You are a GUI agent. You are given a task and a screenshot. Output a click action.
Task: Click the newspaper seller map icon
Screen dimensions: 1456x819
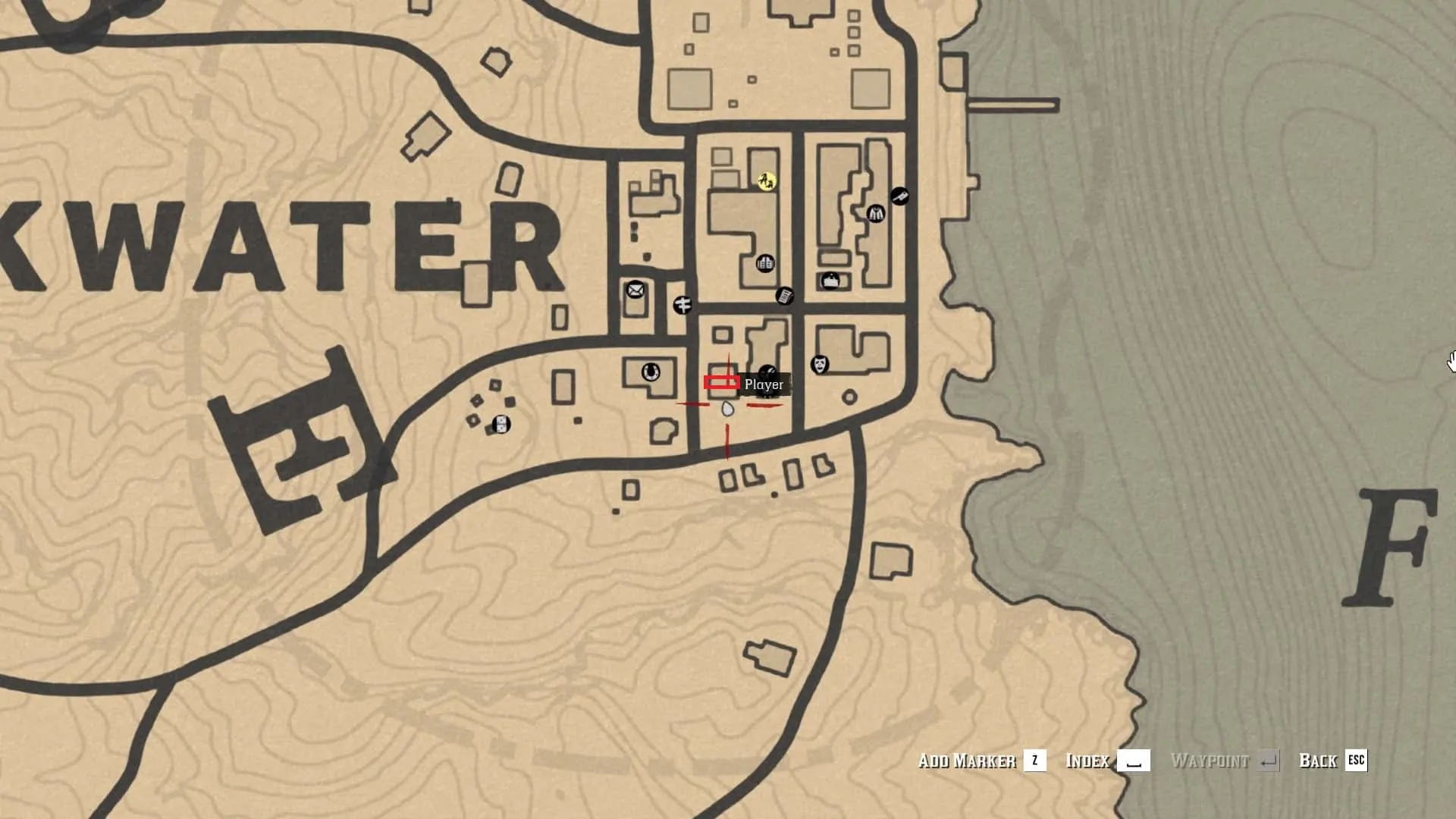pyautogui.click(x=785, y=295)
